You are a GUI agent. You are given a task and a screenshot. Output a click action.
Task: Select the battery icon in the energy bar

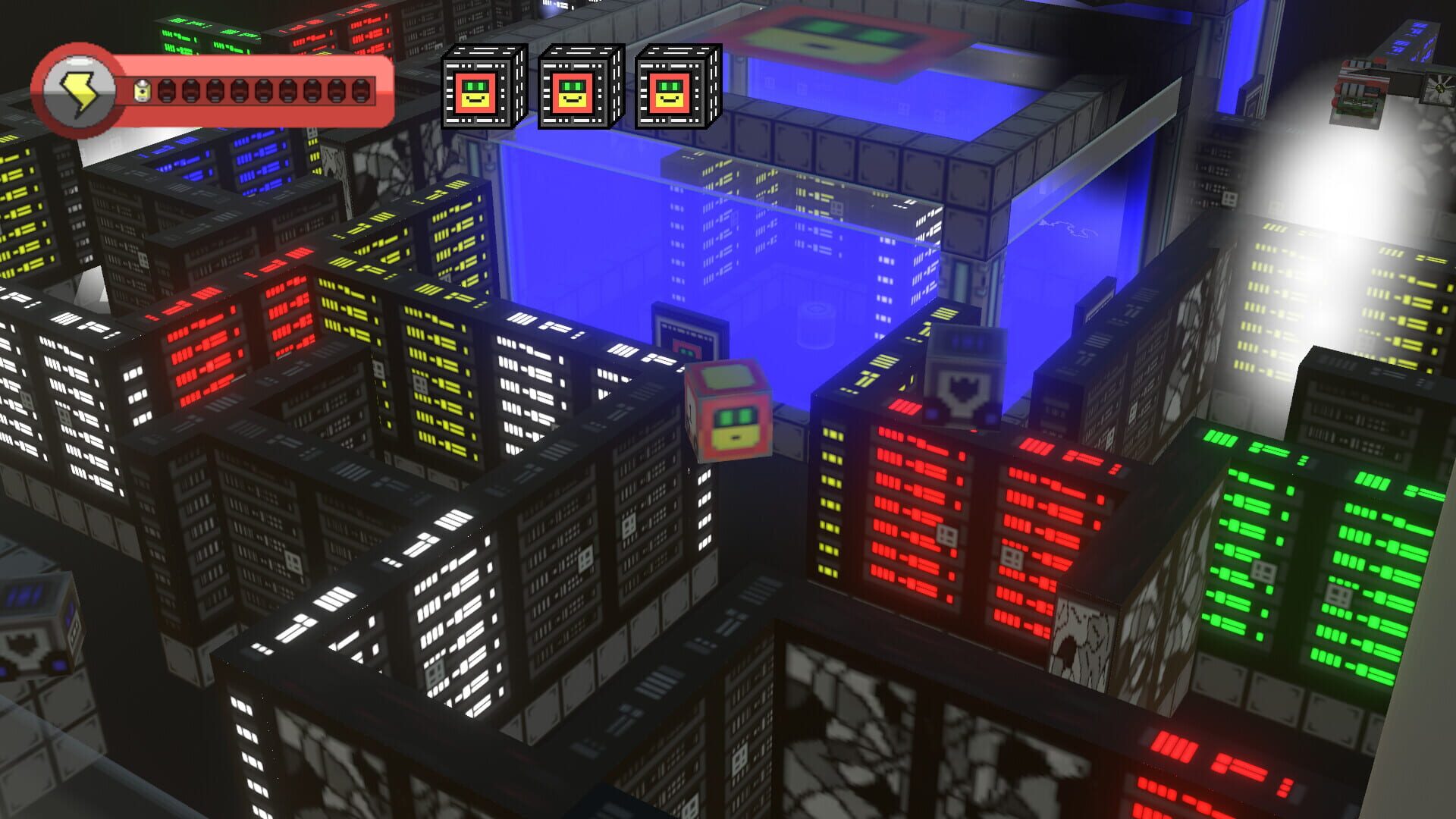143,92
